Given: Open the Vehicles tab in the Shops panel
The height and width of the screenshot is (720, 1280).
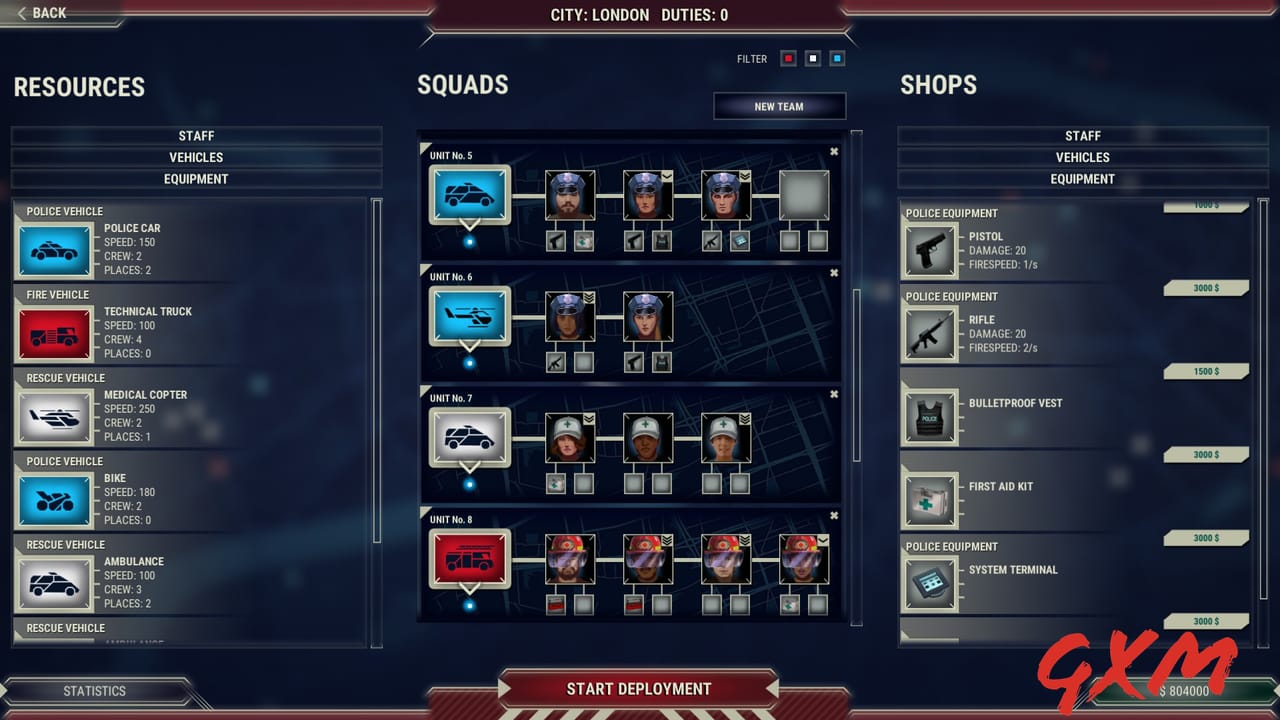Looking at the screenshot, I should 1083,157.
